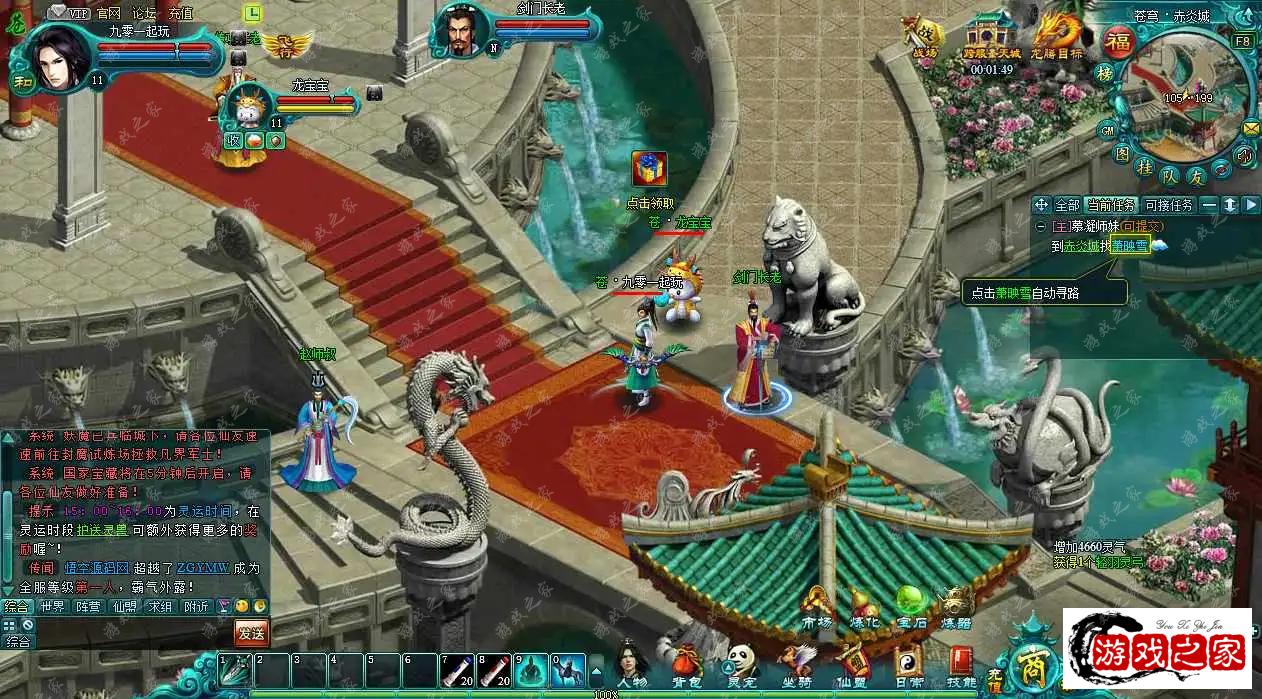
Task: Switch chat to the 世界 tab
Action: [x=52, y=606]
